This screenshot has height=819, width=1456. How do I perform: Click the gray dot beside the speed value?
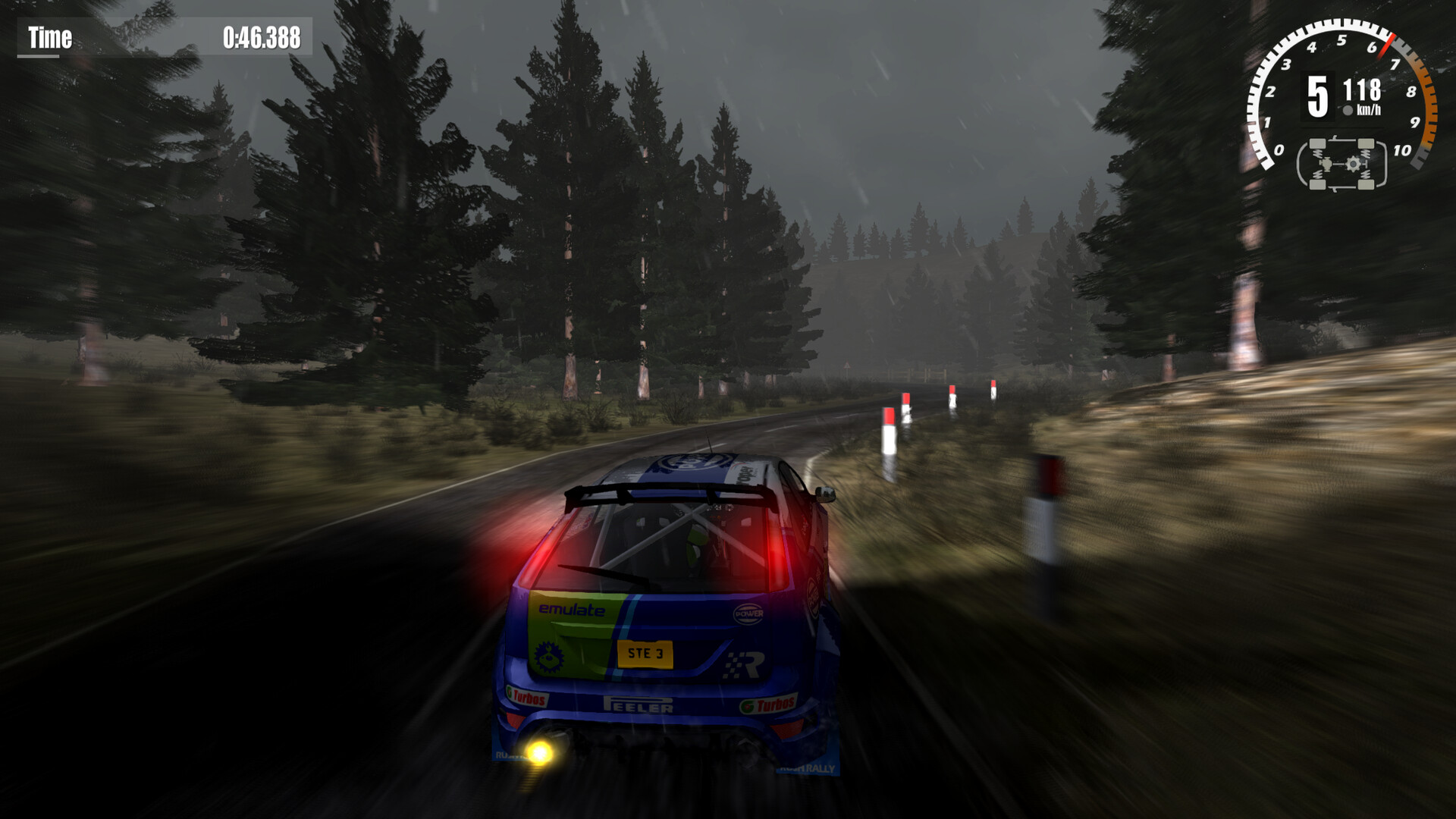click(x=1347, y=109)
